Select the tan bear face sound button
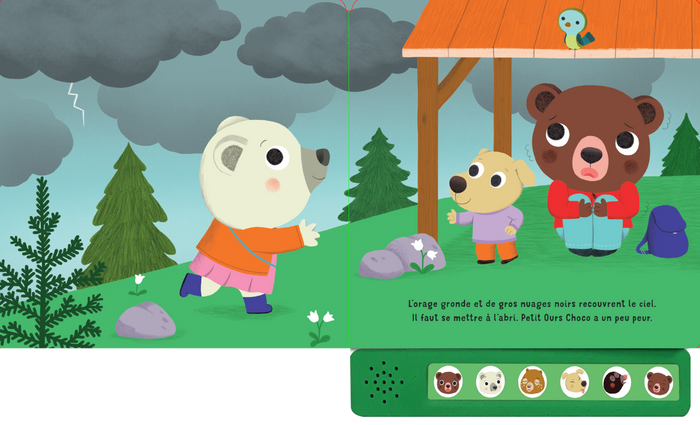The height and width of the screenshot is (425, 700). [x=532, y=382]
